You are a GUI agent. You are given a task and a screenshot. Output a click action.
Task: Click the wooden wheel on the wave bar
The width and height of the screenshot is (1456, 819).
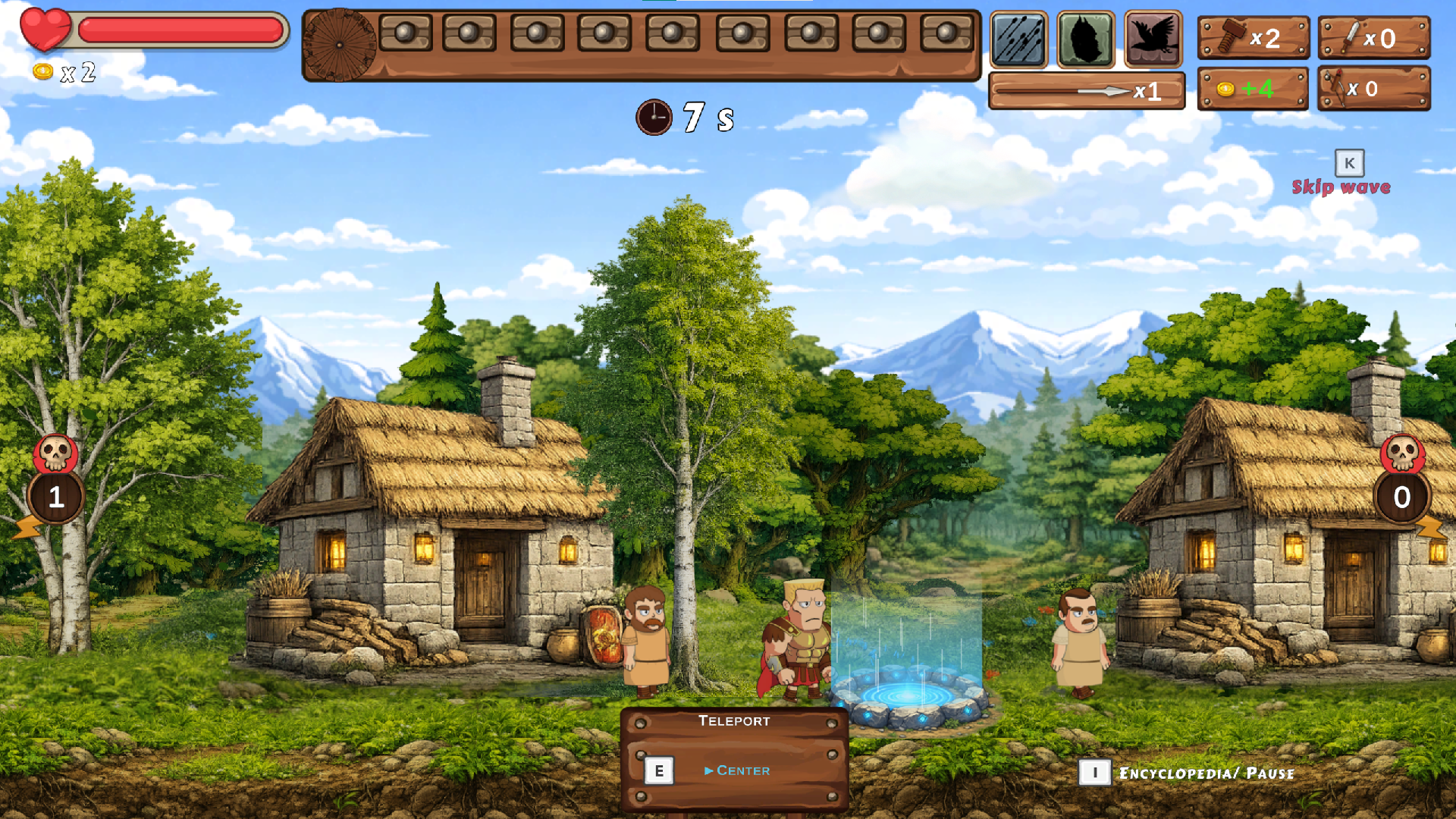339,45
